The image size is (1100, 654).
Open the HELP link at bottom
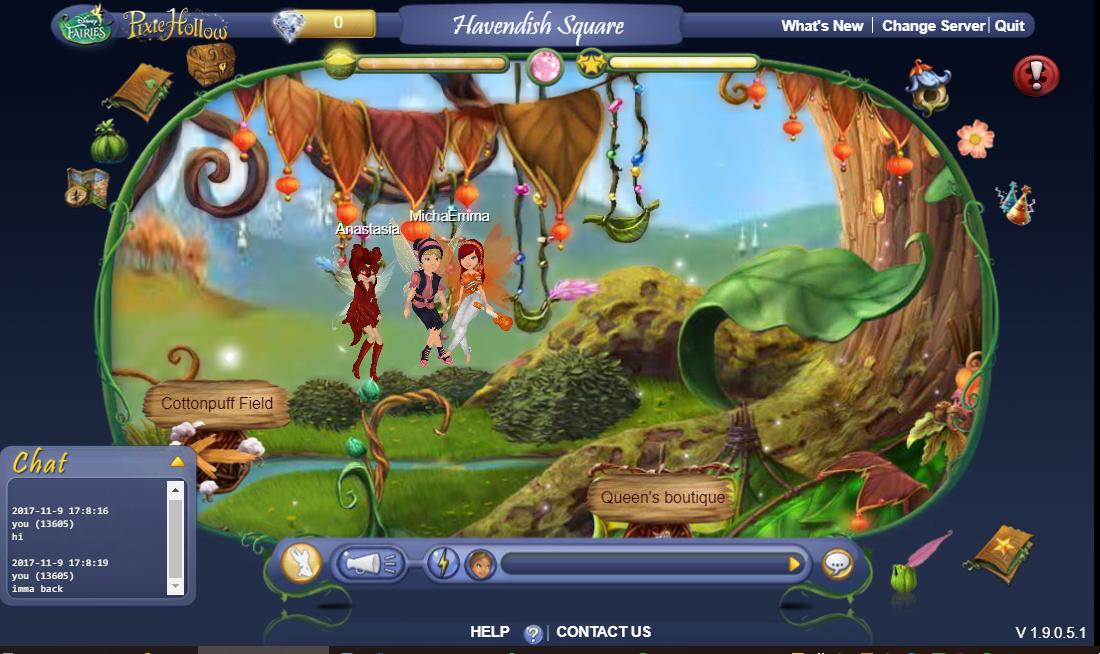pos(490,632)
